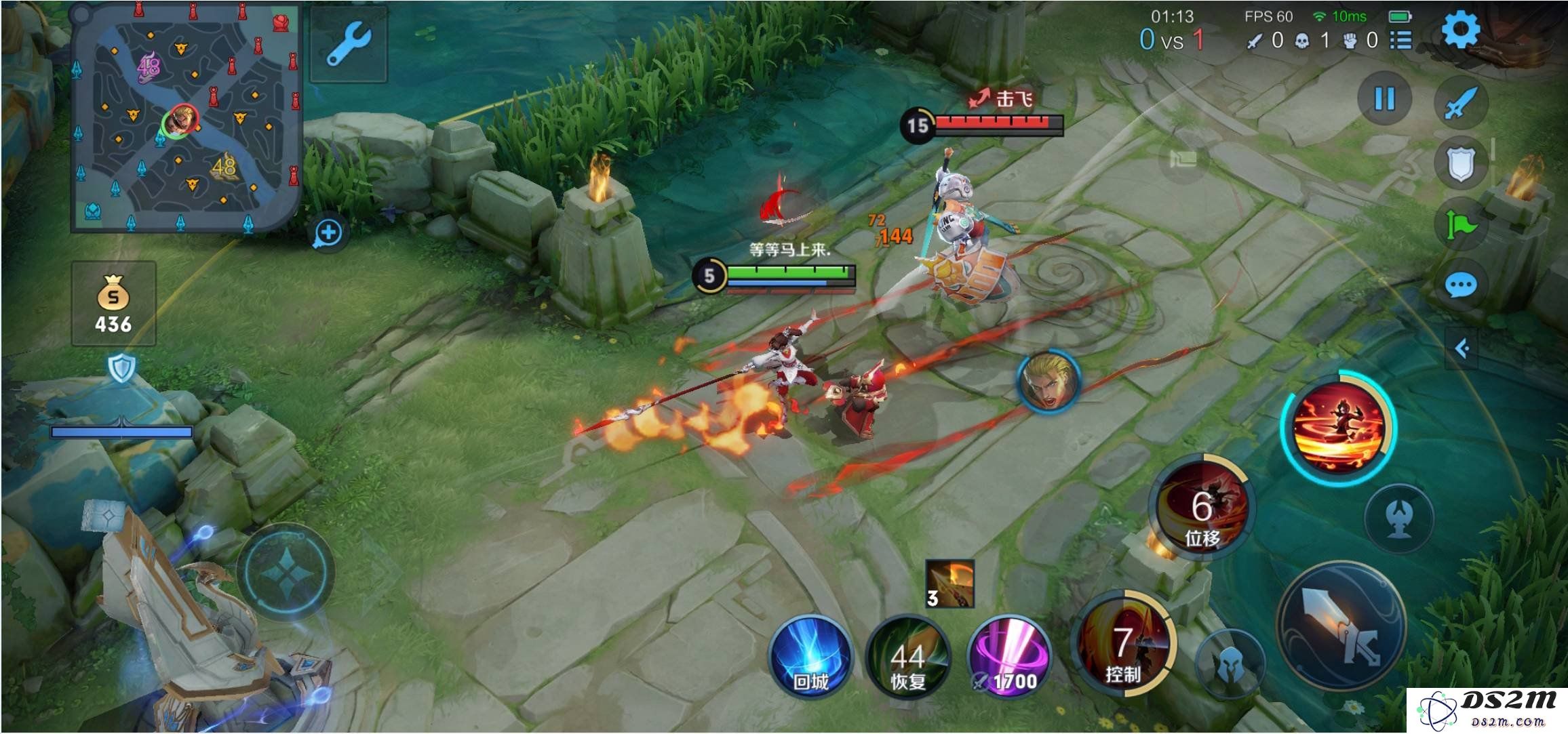This screenshot has width=1568, height=734.
Task: Unleash the fiery ultimate skill
Action: point(1337,427)
